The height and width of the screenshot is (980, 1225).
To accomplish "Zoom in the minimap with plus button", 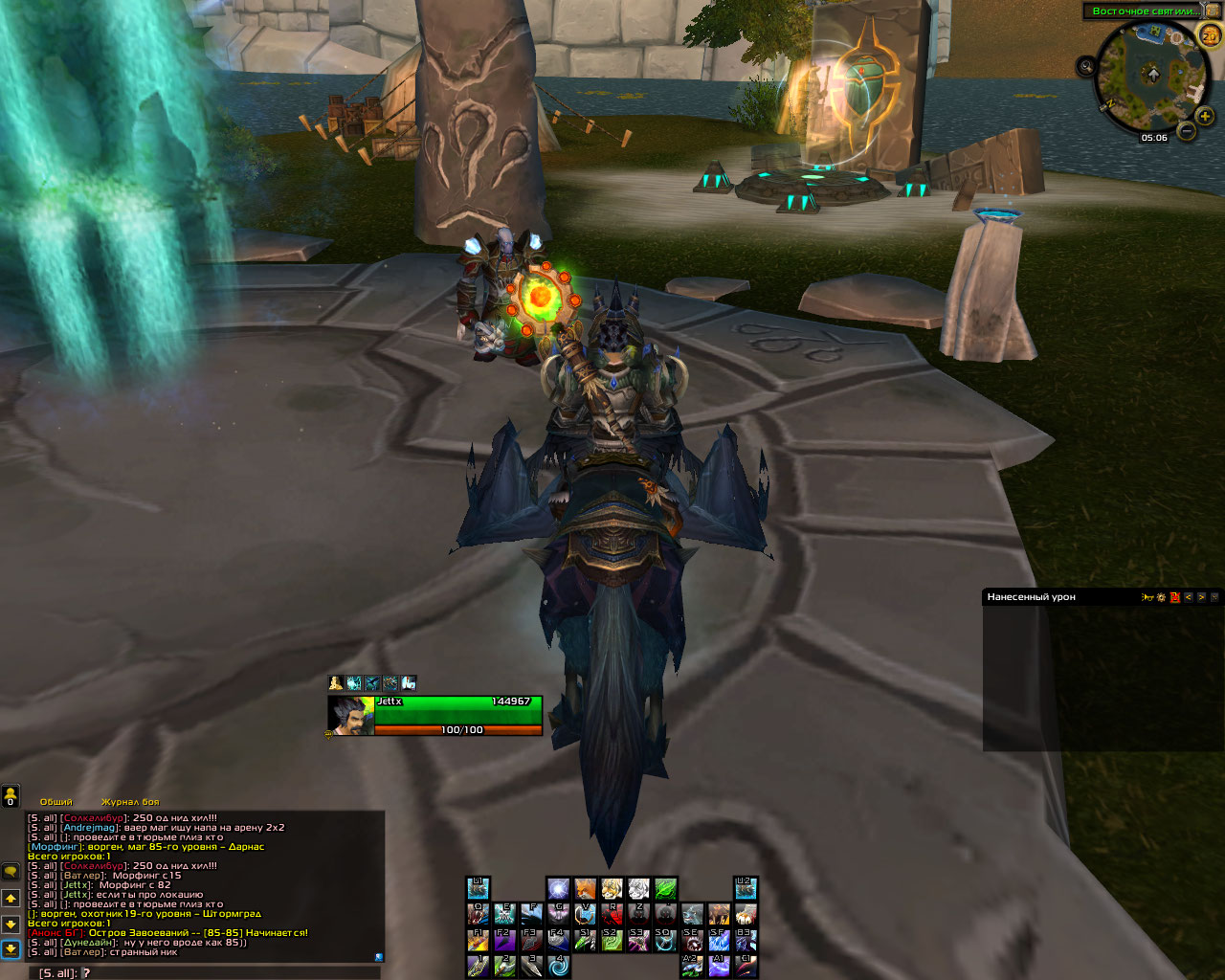I will click(x=1204, y=117).
